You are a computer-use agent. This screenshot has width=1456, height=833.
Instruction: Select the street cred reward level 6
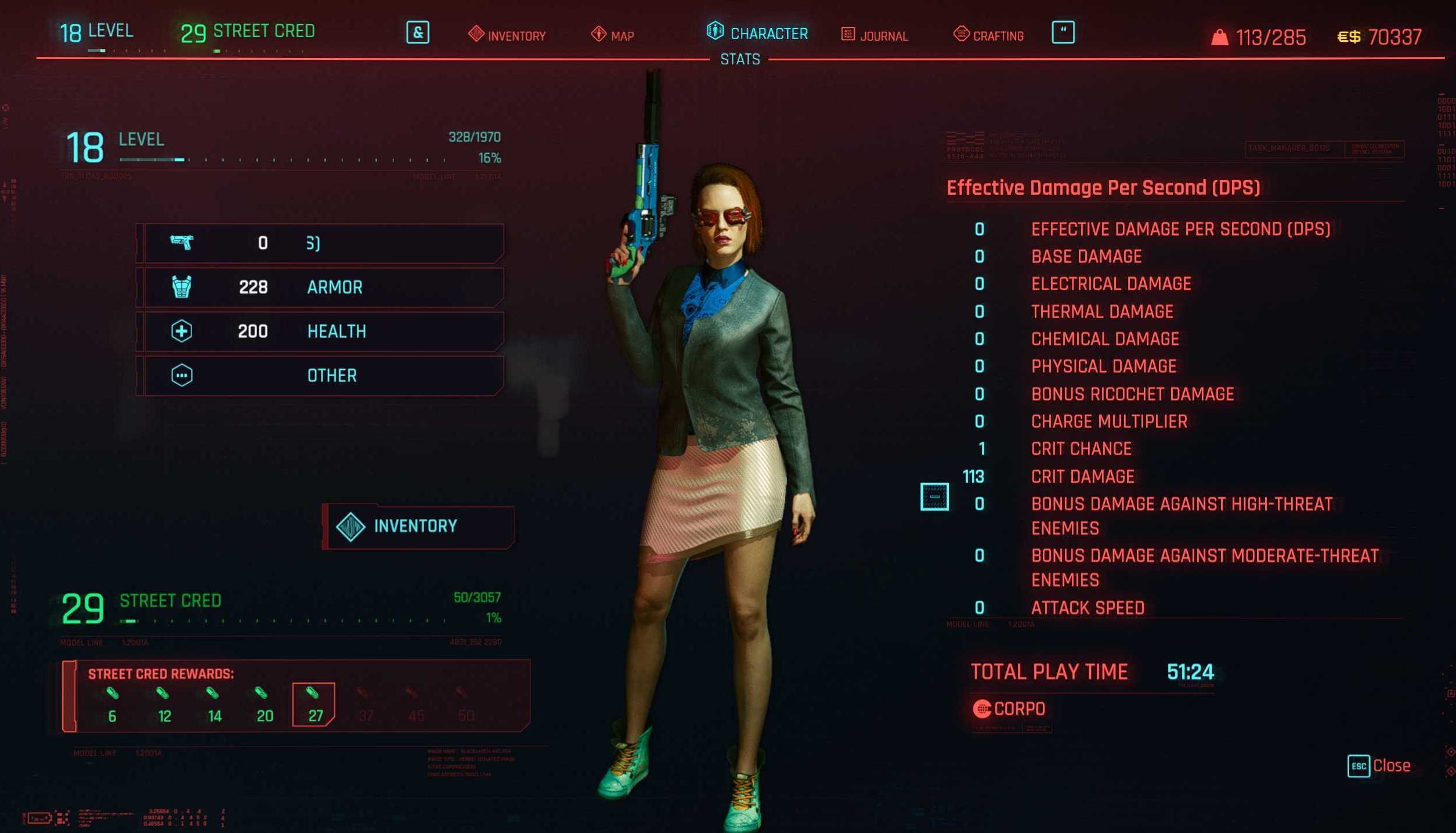(113, 704)
